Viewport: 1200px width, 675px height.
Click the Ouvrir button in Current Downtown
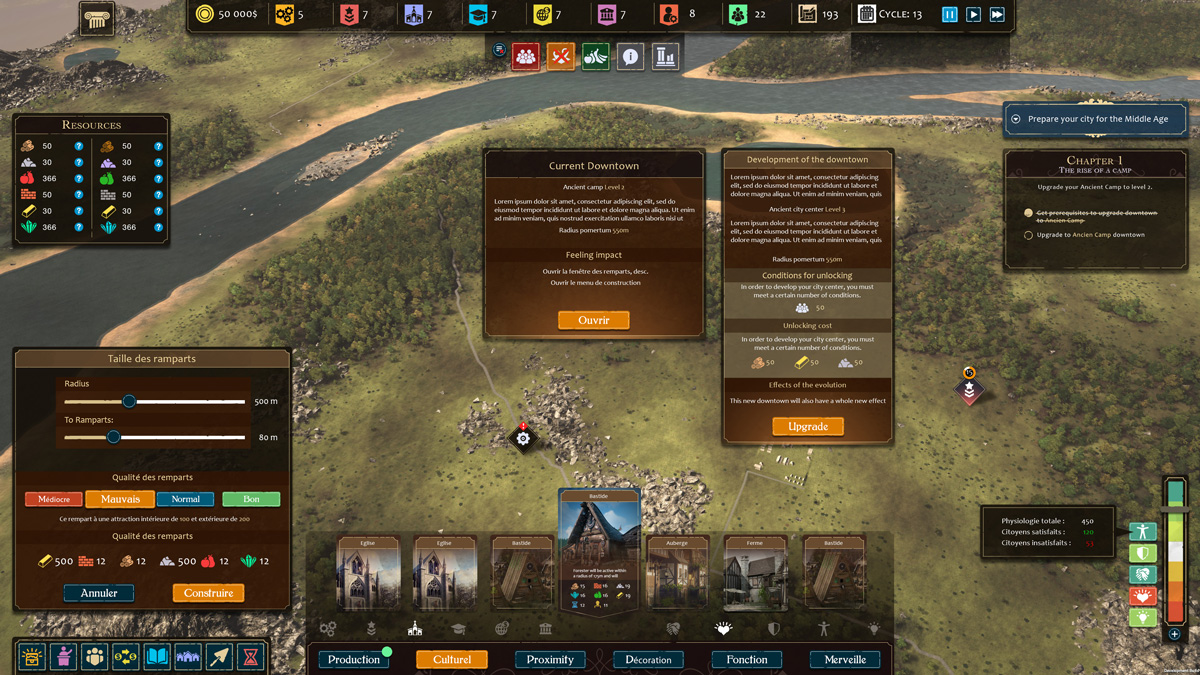593,320
